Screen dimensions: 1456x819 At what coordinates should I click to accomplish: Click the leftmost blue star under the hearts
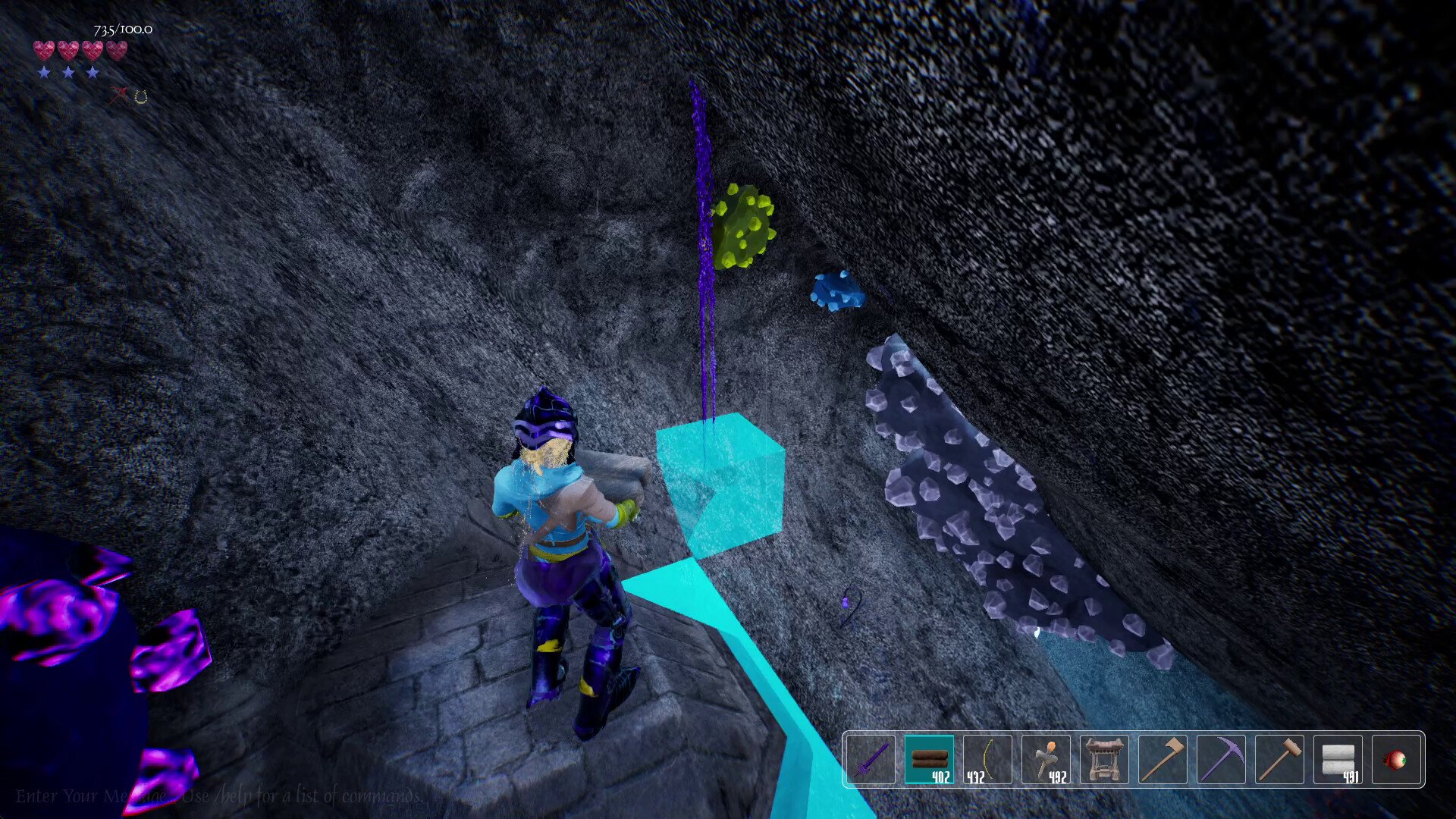click(44, 73)
